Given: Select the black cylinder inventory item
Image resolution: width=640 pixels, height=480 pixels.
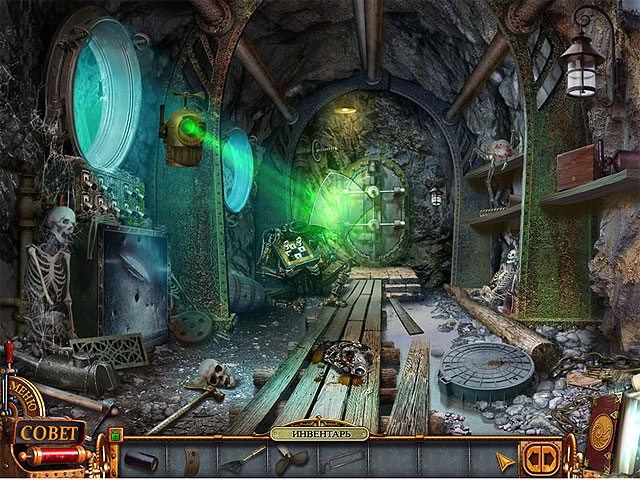Looking at the screenshot, I should pos(140,460).
